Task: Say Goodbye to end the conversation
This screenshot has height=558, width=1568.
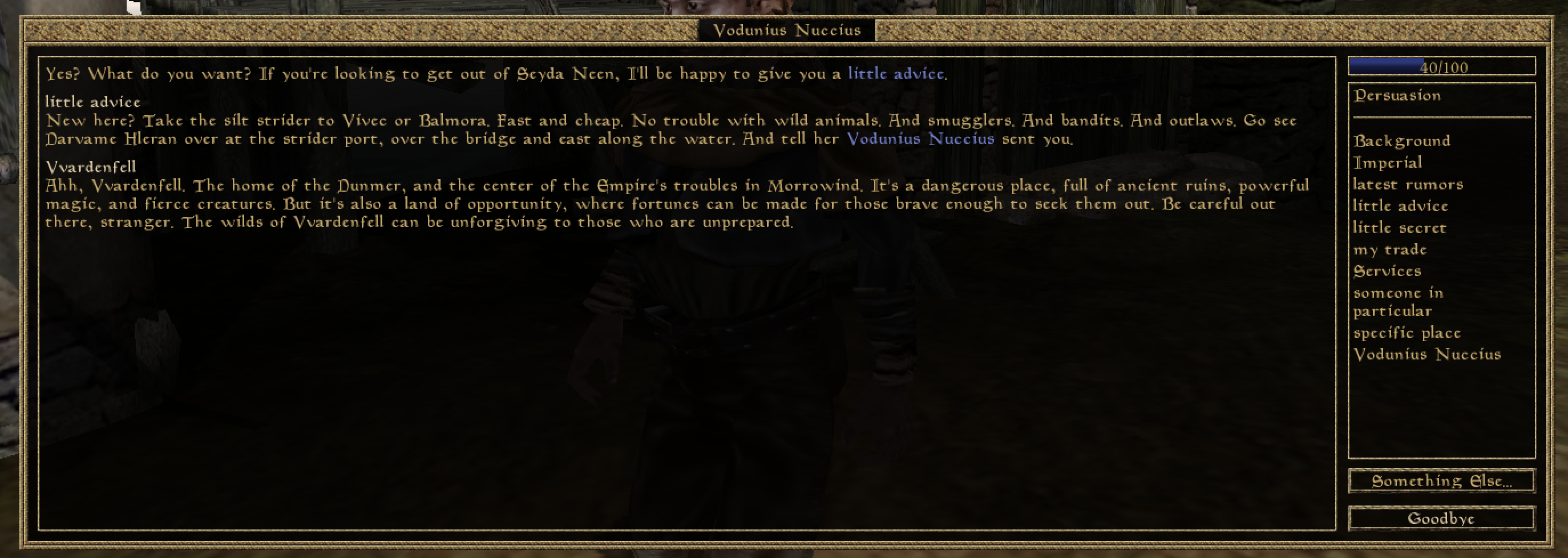Action: [1440, 519]
